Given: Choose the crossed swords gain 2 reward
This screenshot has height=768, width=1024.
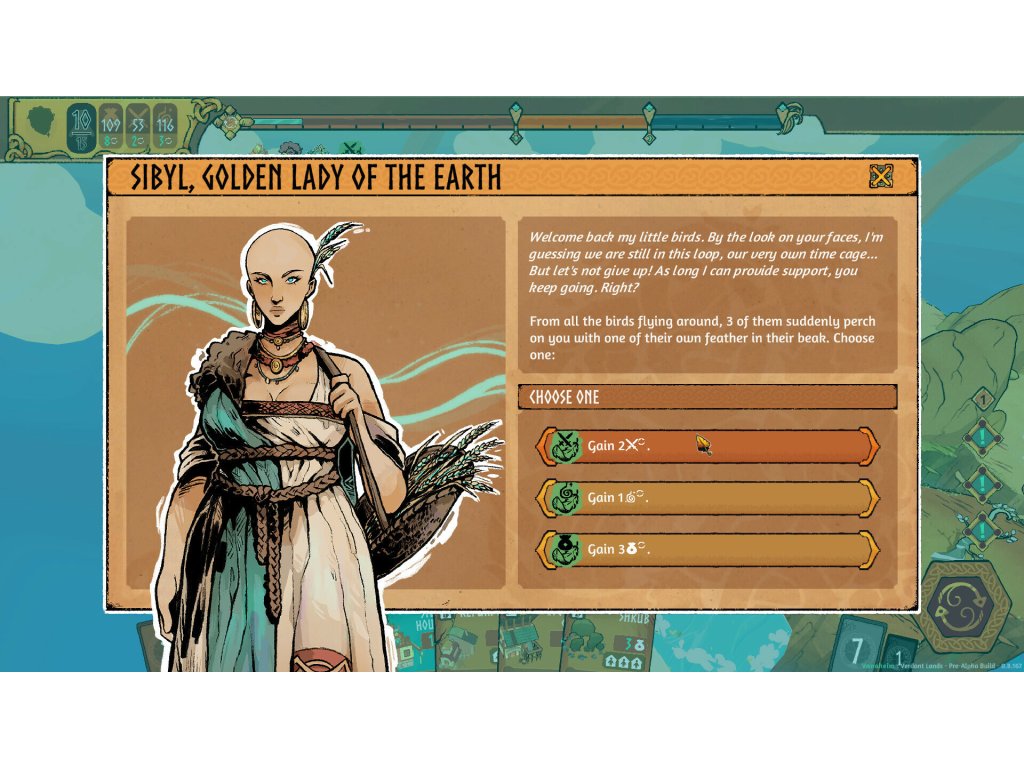Looking at the screenshot, I should (708, 446).
